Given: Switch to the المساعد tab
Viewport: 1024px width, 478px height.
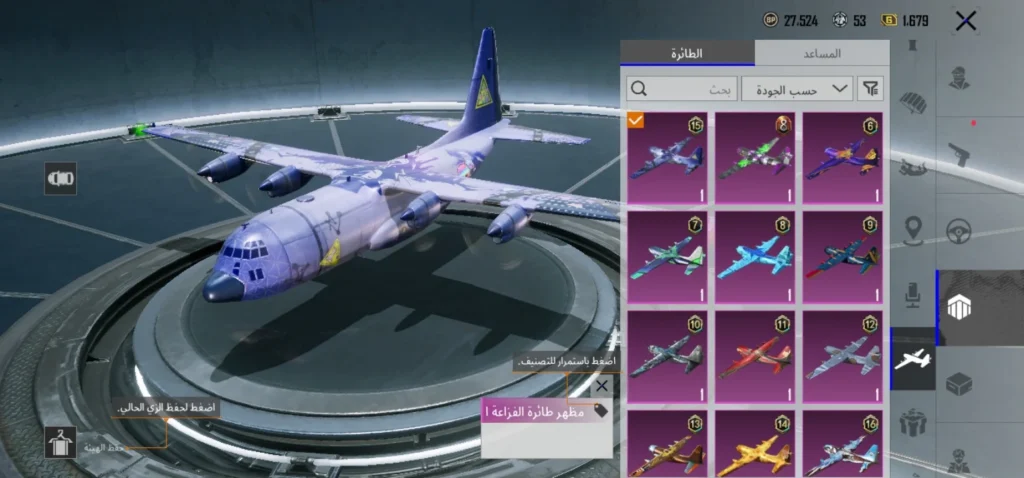Looking at the screenshot, I should [821, 53].
